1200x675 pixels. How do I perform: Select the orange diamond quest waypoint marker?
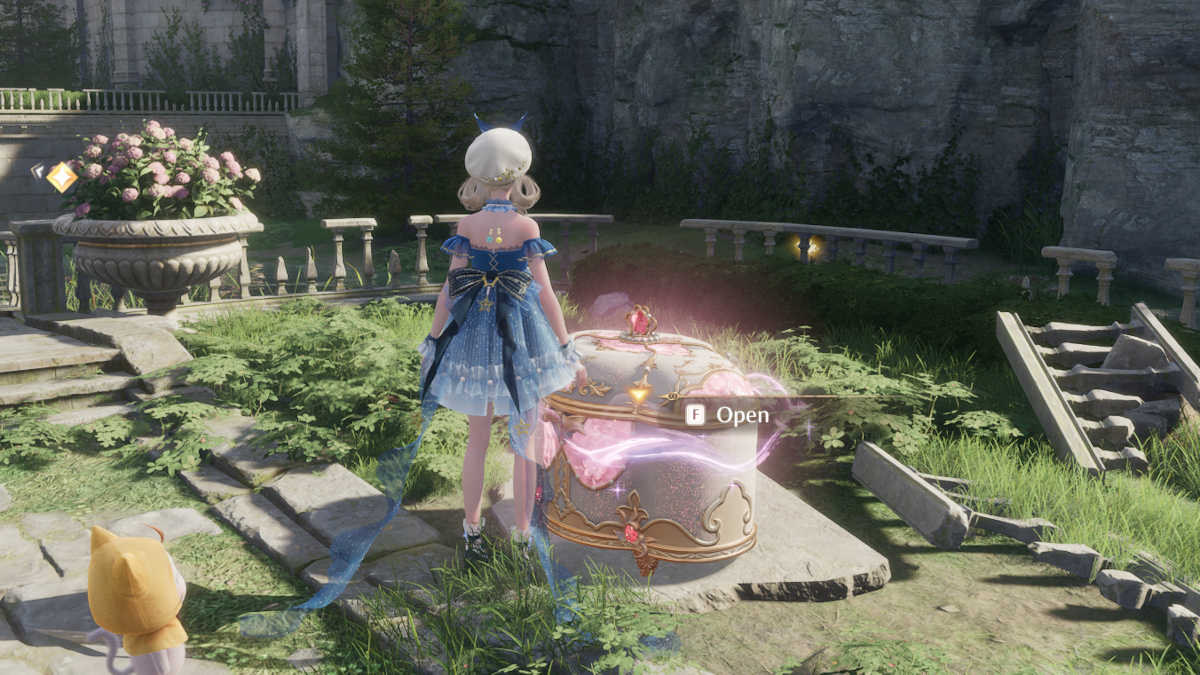(61, 177)
